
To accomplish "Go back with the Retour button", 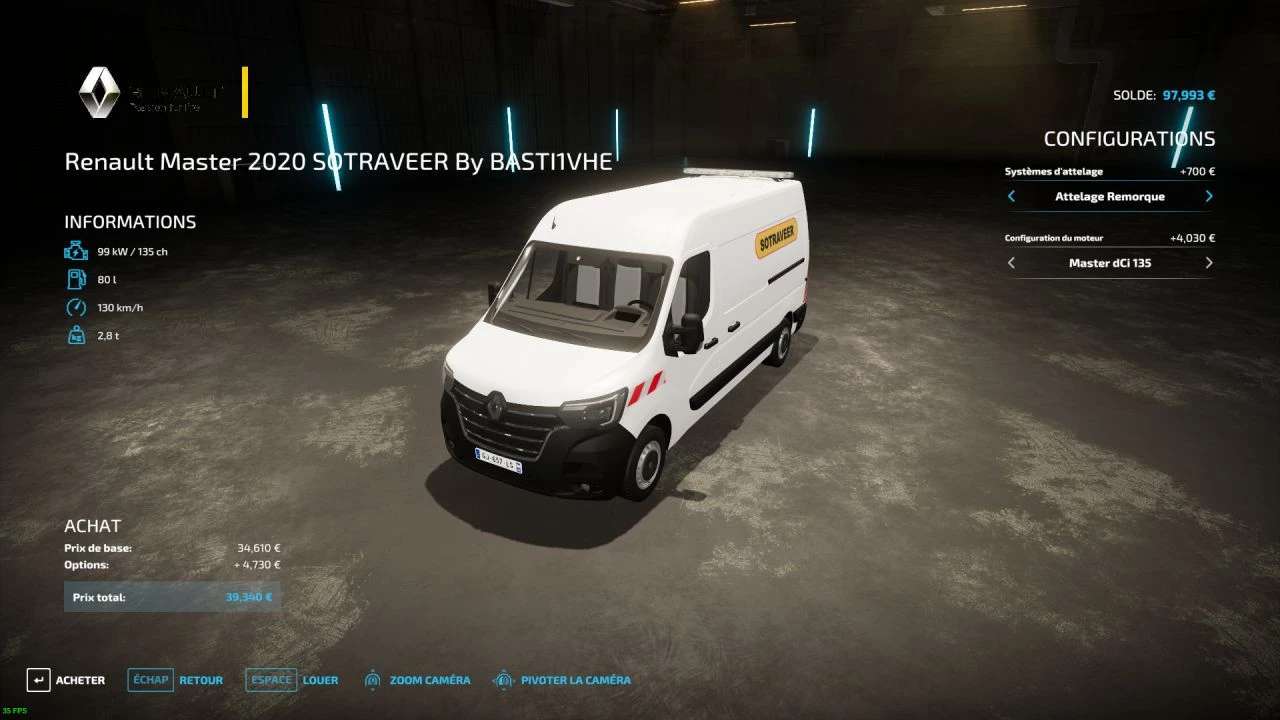I will (x=176, y=680).
